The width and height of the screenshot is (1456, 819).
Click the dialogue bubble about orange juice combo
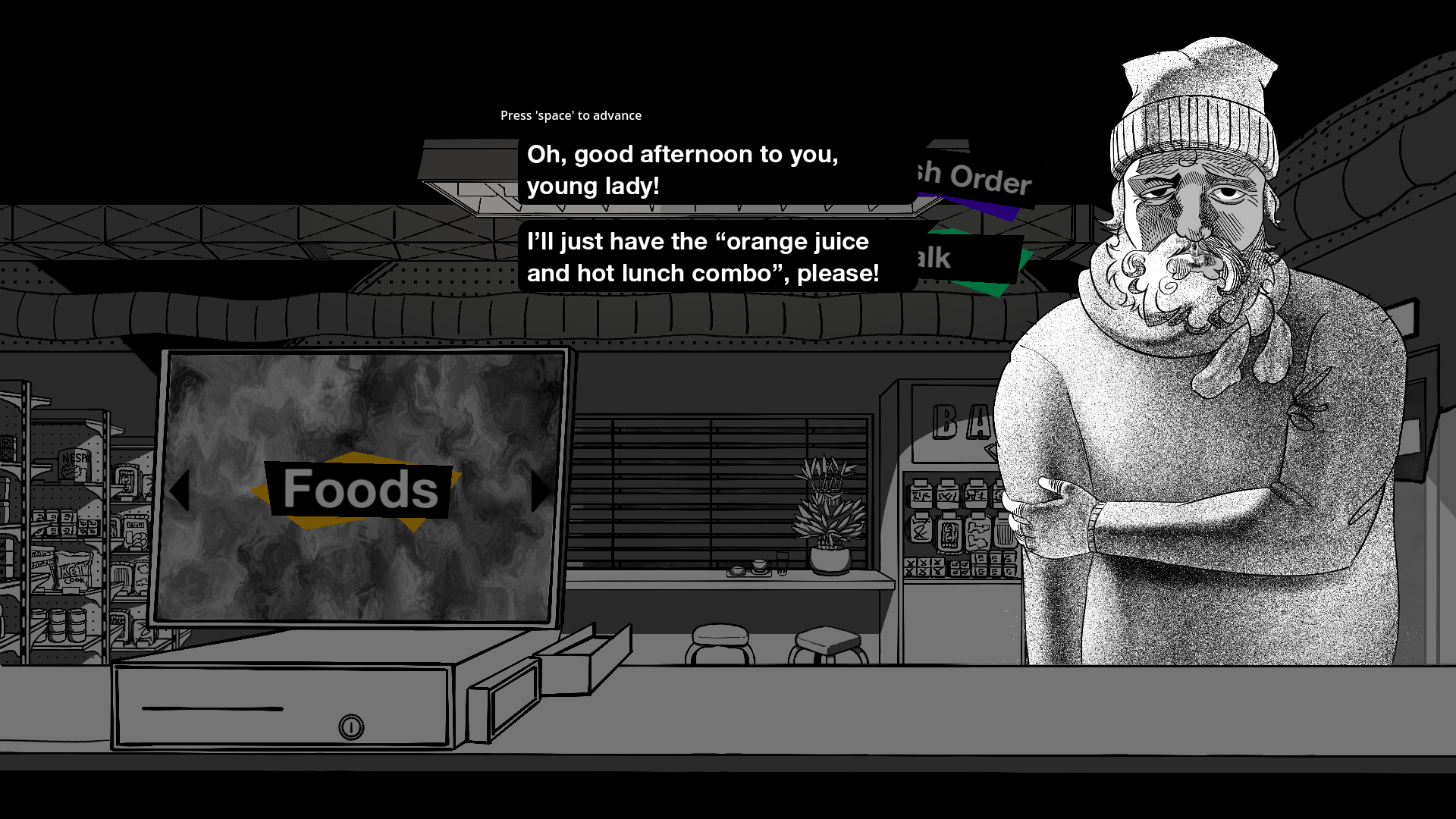click(704, 257)
